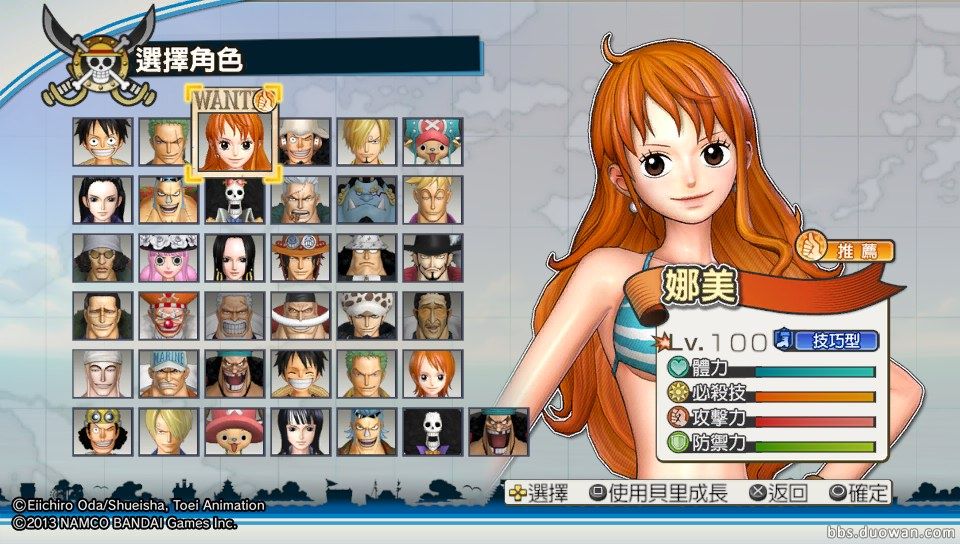Choose Akainu wearing the Marine cap

tap(168, 374)
